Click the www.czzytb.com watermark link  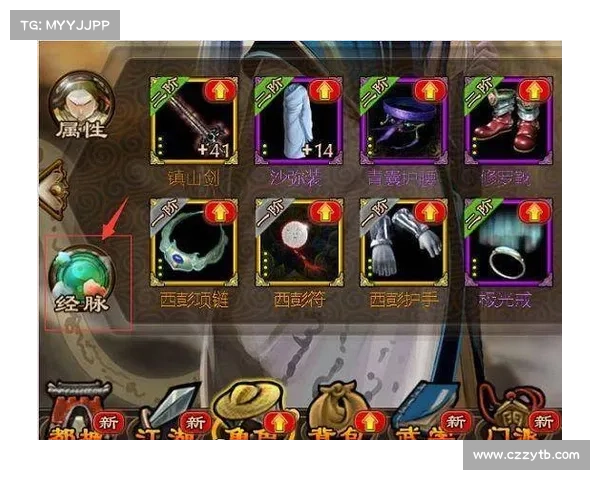[525, 455]
